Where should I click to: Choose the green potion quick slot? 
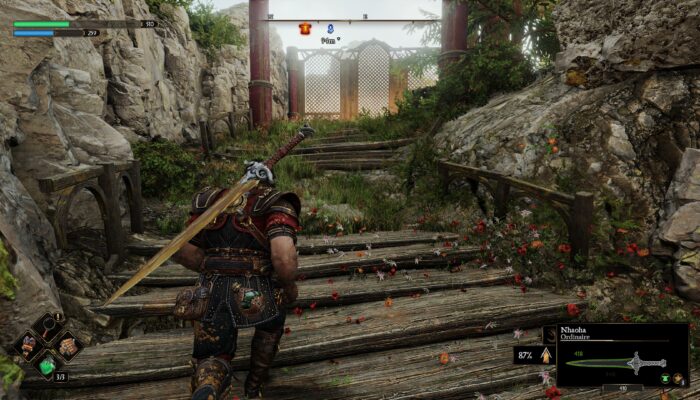click(46, 366)
